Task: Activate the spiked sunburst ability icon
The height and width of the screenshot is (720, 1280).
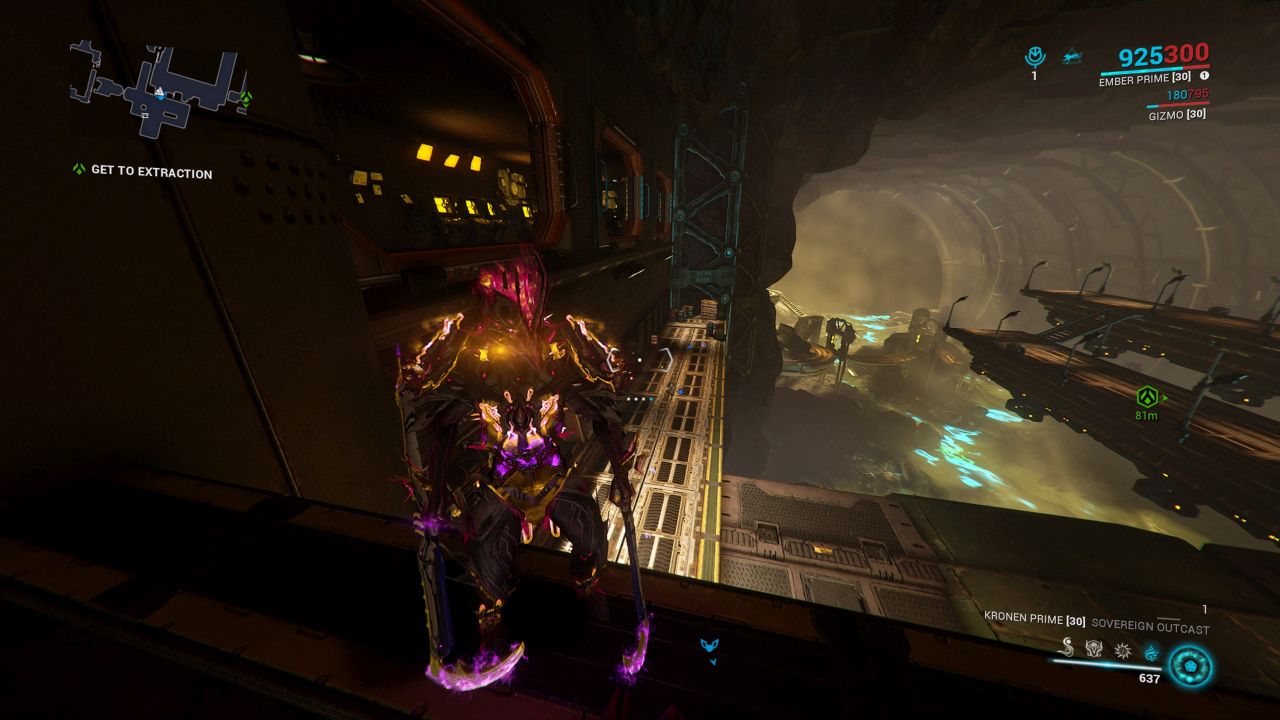Action: (1122, 651)
